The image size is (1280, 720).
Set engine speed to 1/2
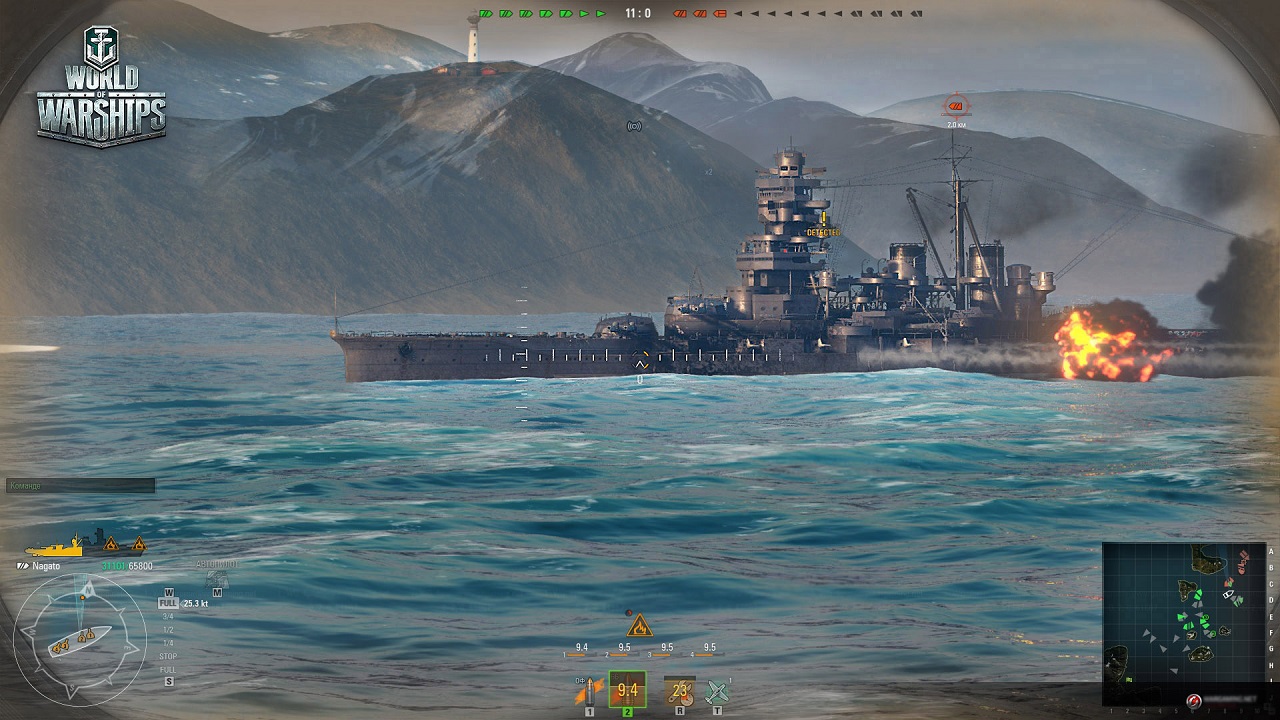coord(168,630)
